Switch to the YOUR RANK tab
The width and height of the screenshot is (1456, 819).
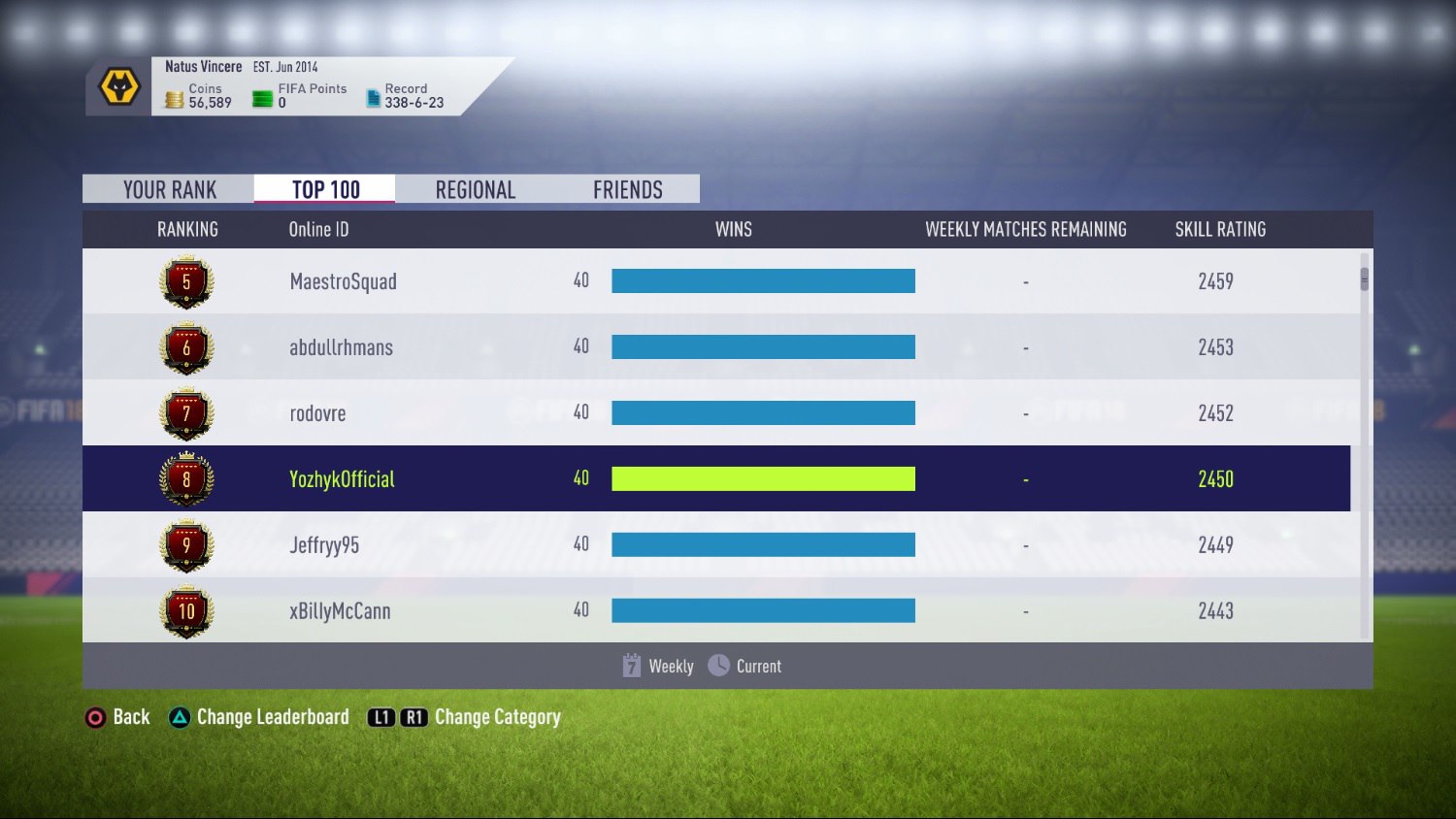coord(169,189)
